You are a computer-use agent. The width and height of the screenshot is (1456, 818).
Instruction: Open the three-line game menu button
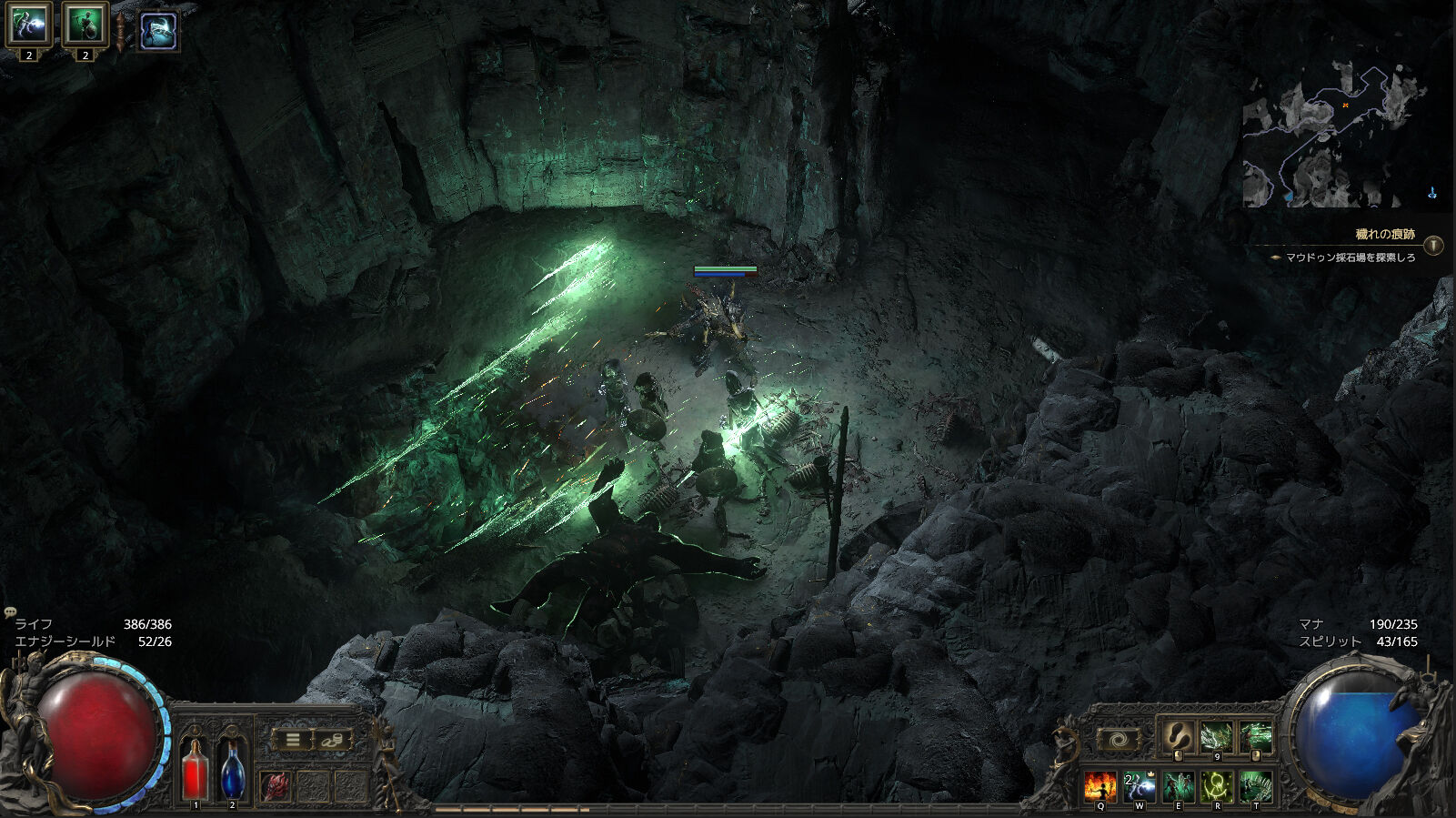coord(293,740)
